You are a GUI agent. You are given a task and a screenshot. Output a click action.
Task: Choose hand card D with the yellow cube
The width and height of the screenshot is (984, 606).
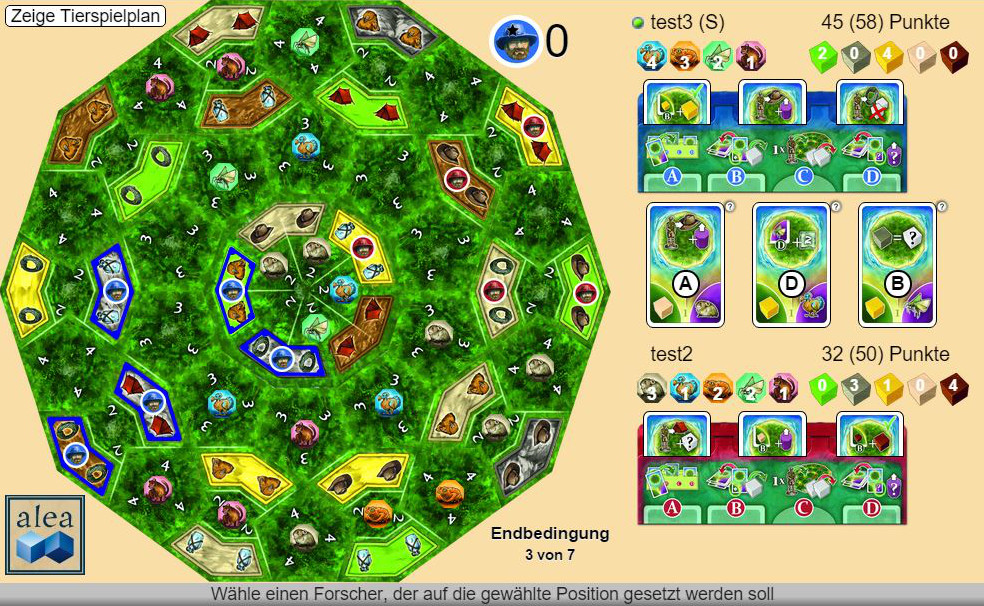[x=792, y=264]
